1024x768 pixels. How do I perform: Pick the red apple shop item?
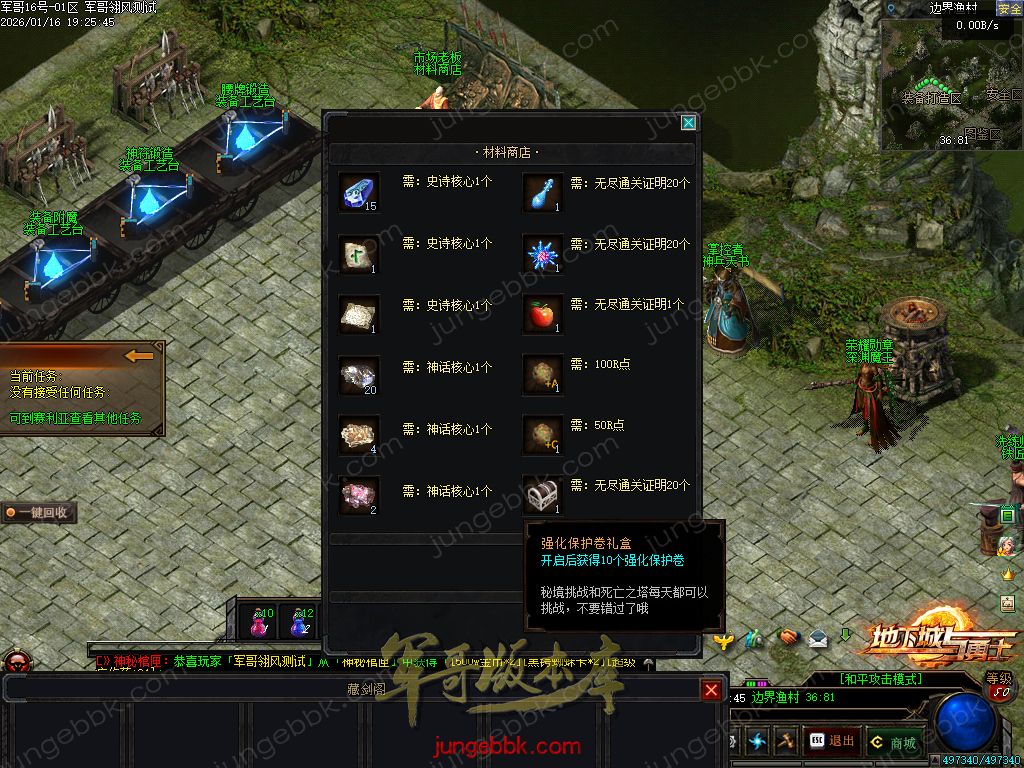(x=543, y=315)
